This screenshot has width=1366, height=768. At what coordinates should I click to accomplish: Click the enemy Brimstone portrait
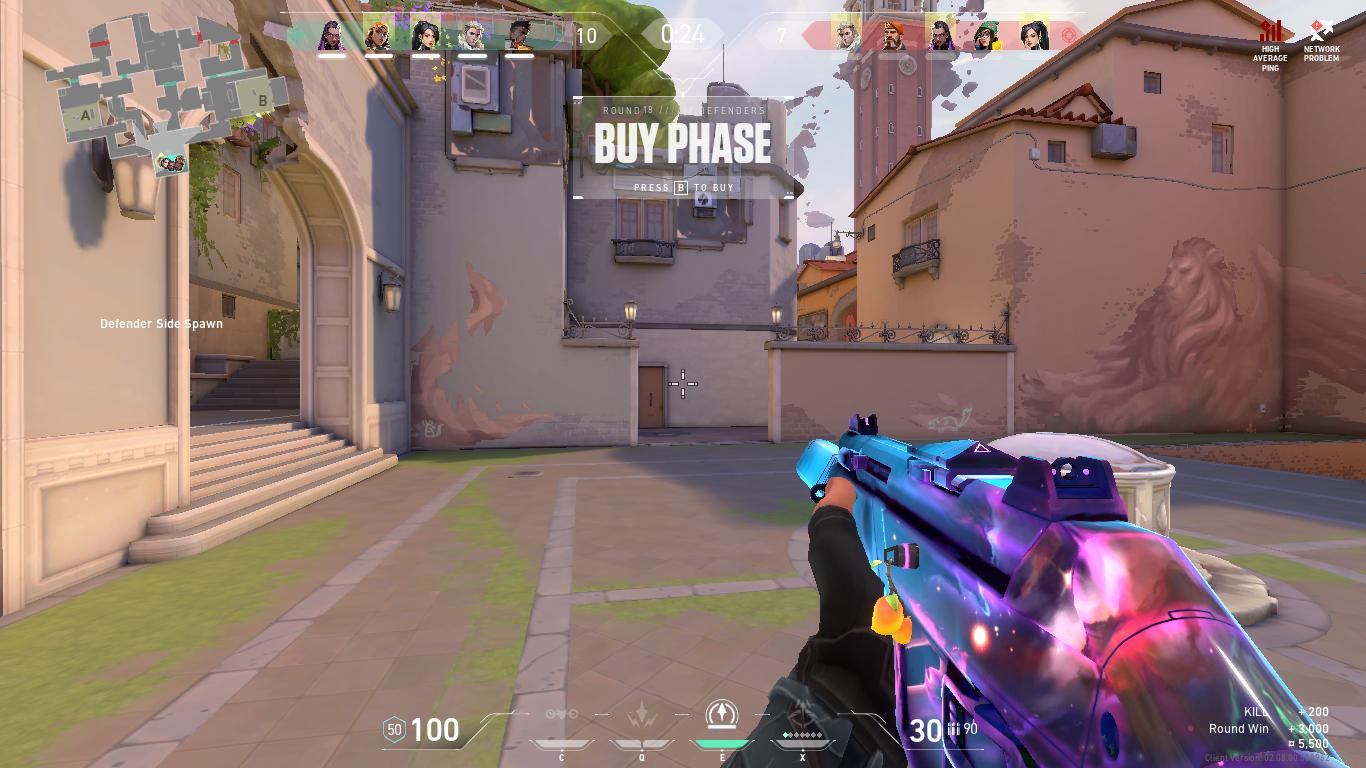(x=894, y=35)
